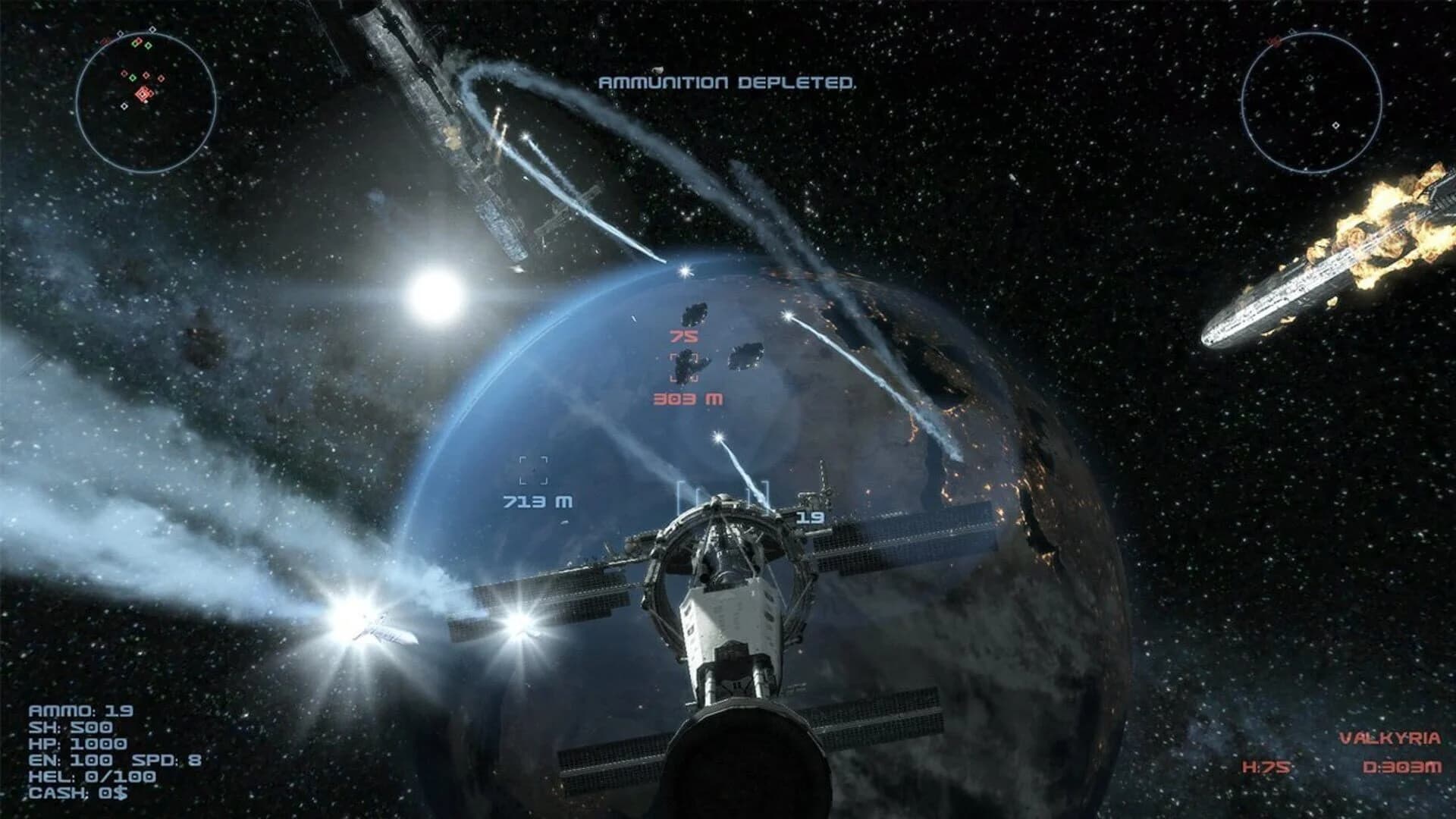Select the white diamond blip on right radar

1336,124
